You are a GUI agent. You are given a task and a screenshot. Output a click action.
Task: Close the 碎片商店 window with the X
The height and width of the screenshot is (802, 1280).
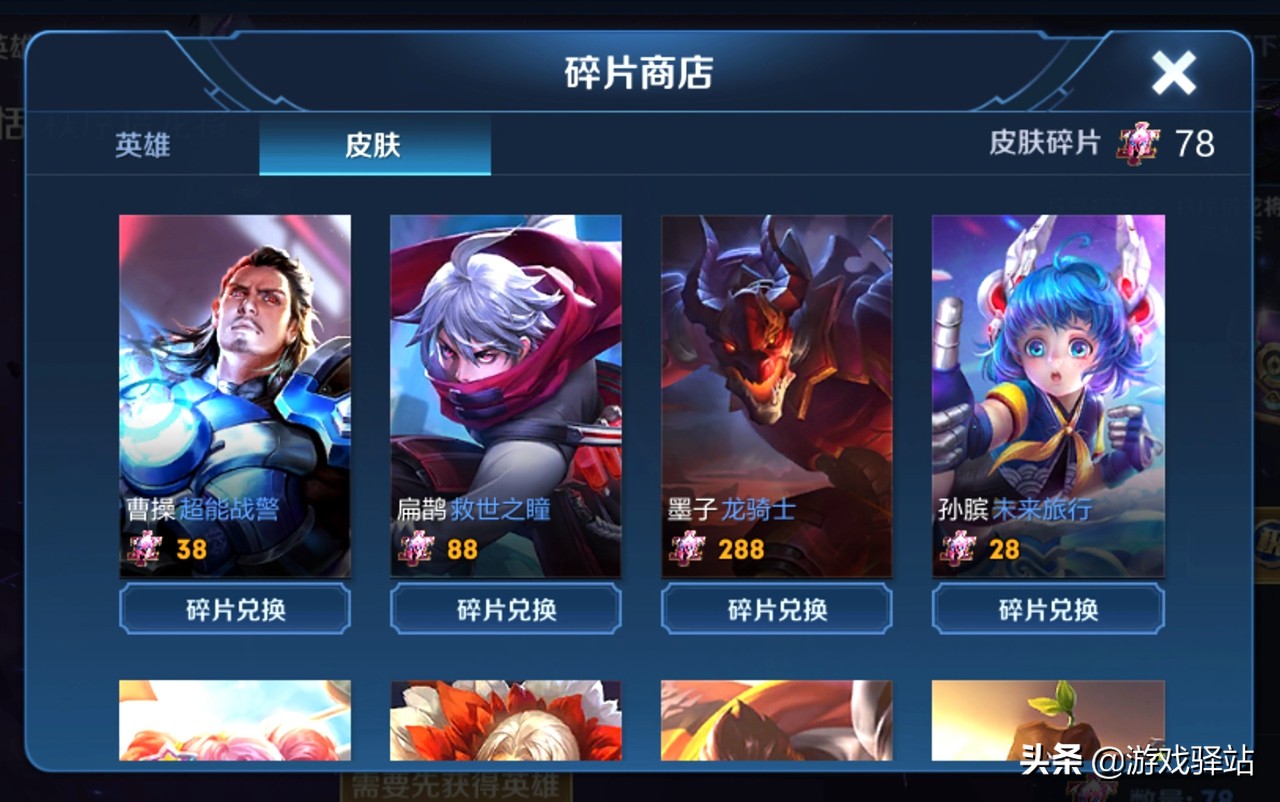(1172, 70)
